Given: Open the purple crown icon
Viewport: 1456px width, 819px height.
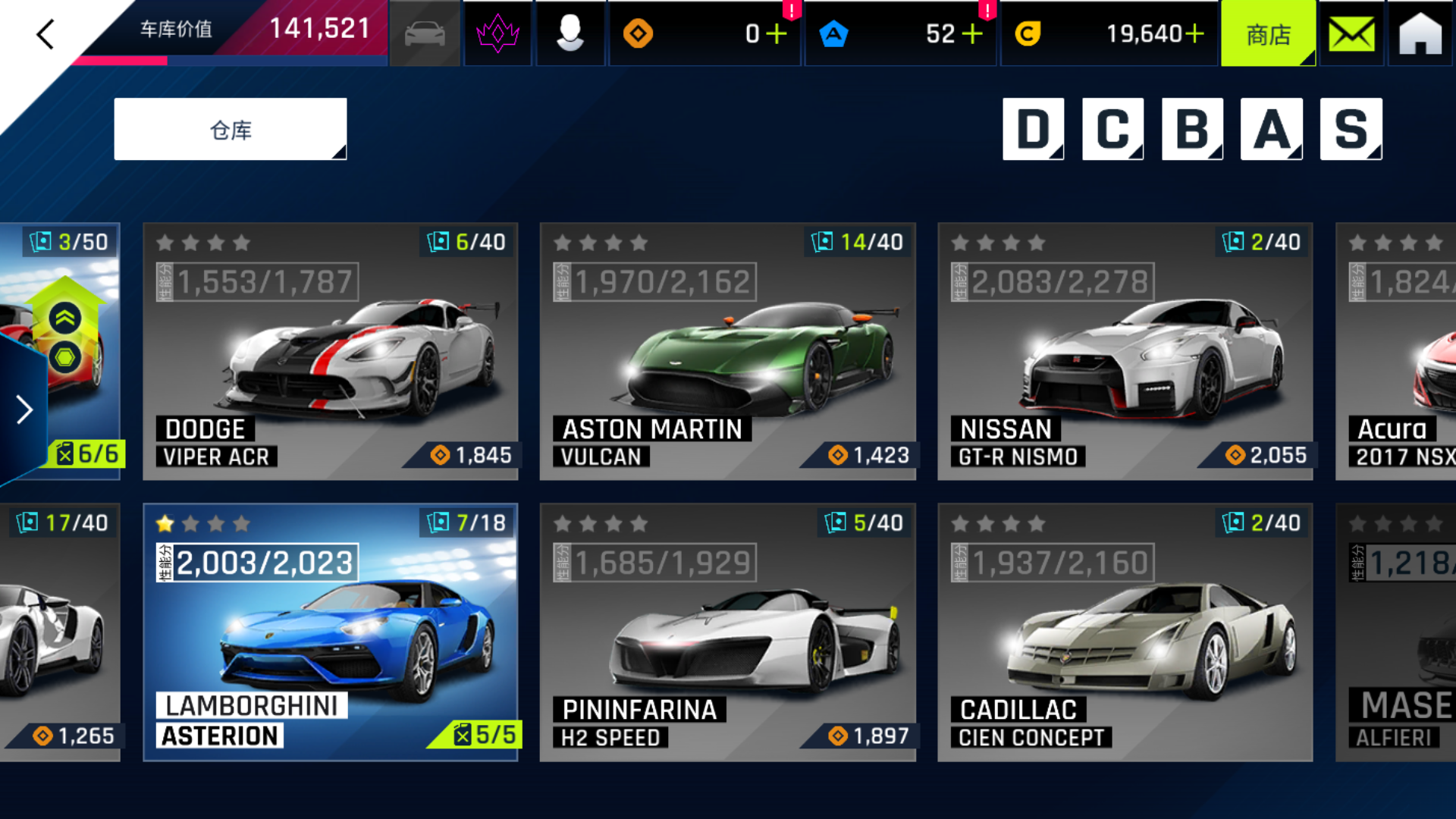Looking at the screenshot, I should click(x=497, y=34).
